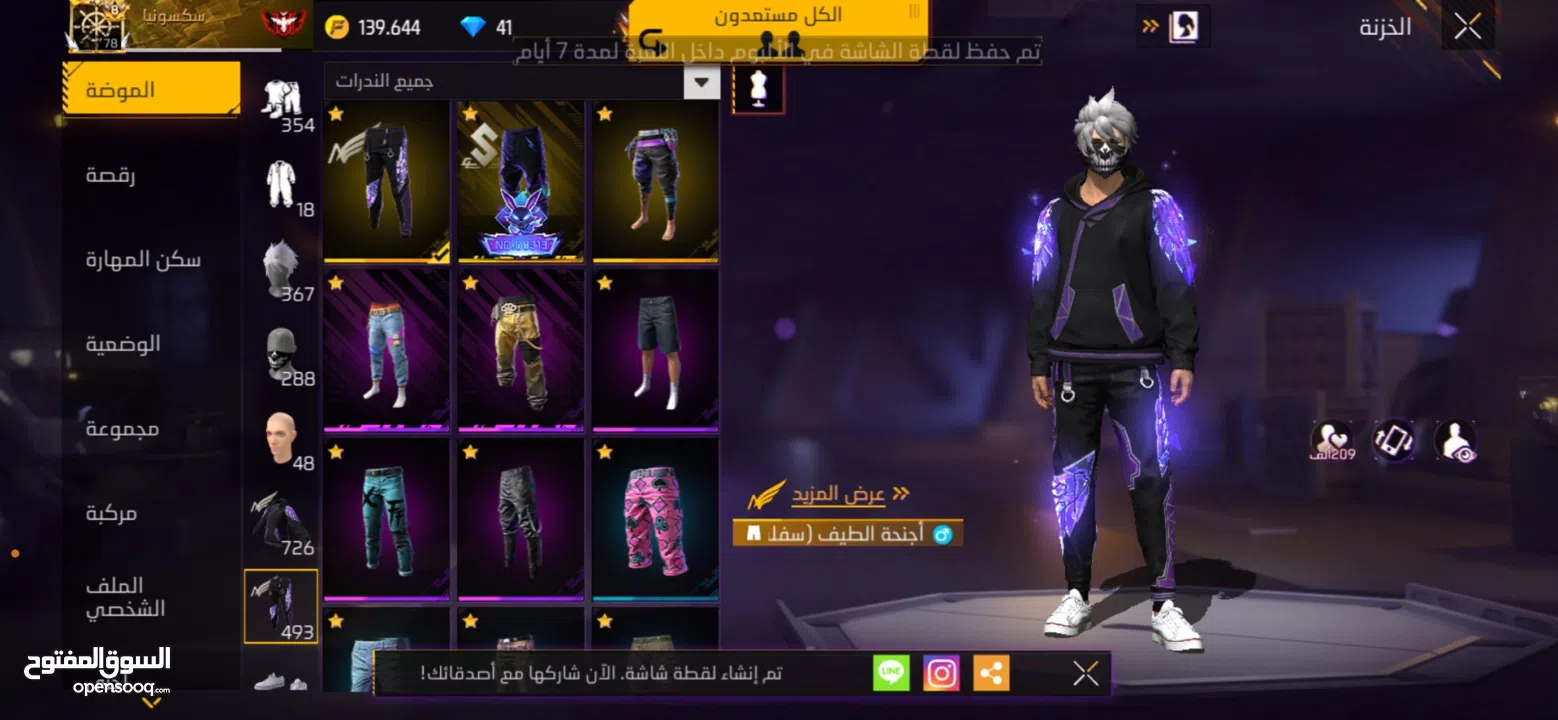The height and width of the screenshot is (720, 1558).
Task: Share the screenshot via the Instagram icon
Action: (x=942, y=673)
